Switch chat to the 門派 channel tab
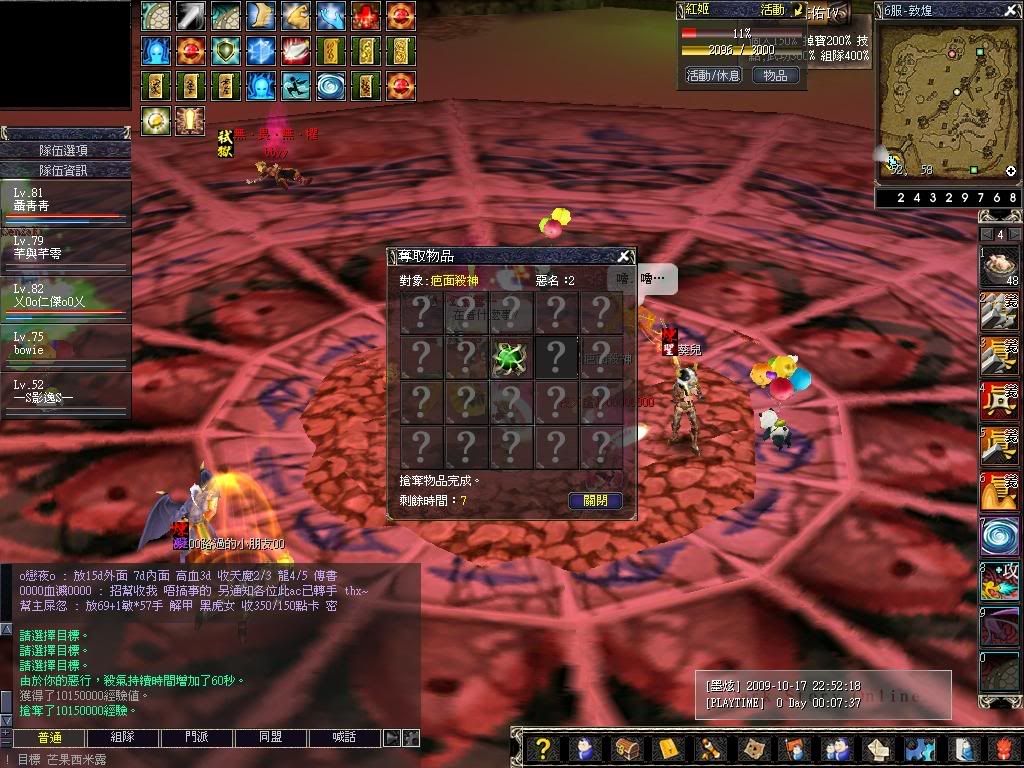 coord(197,738)
